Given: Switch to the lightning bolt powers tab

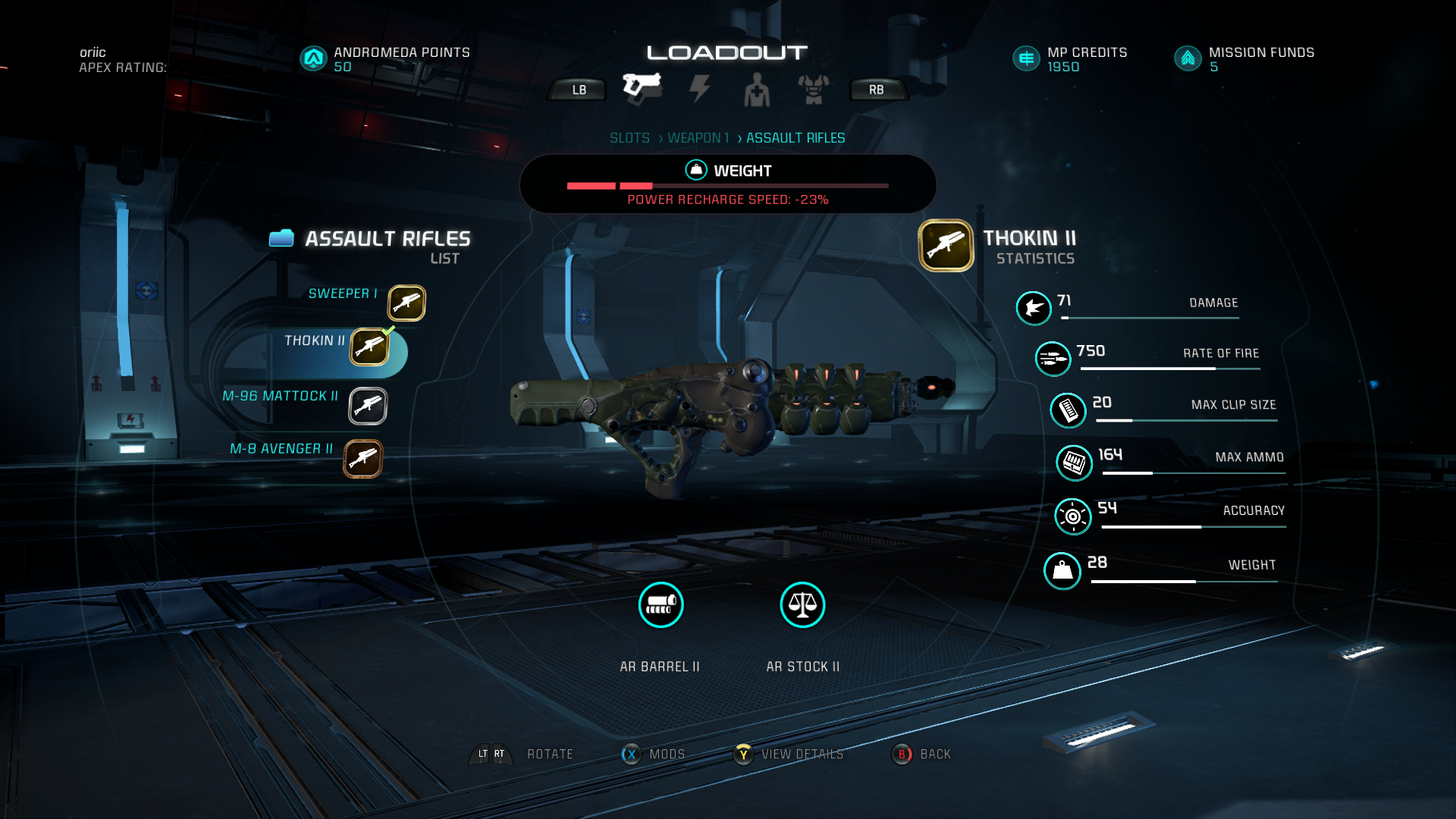Looking at the screenshot, I should point(699,89).
